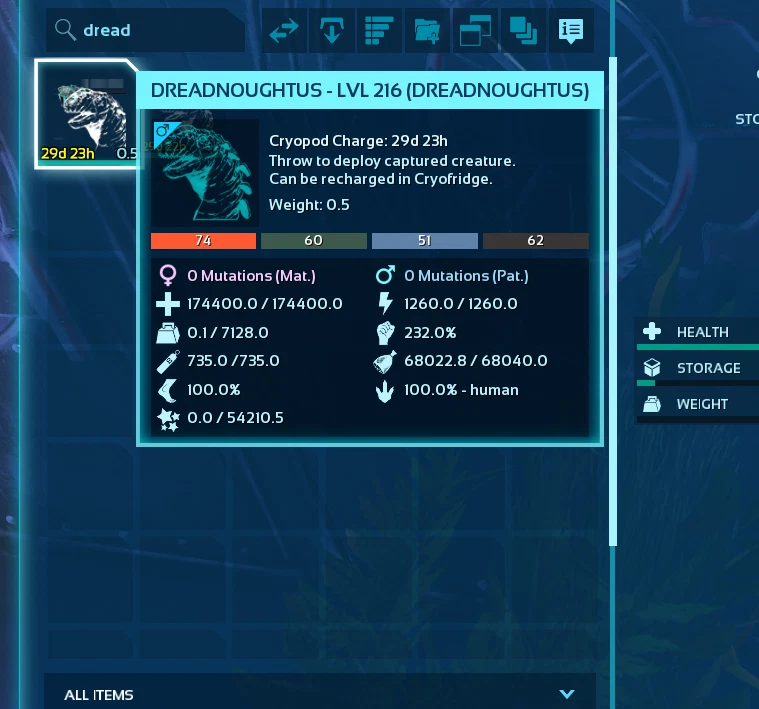Click the transfer all arrows button

(x=285, y=31)
